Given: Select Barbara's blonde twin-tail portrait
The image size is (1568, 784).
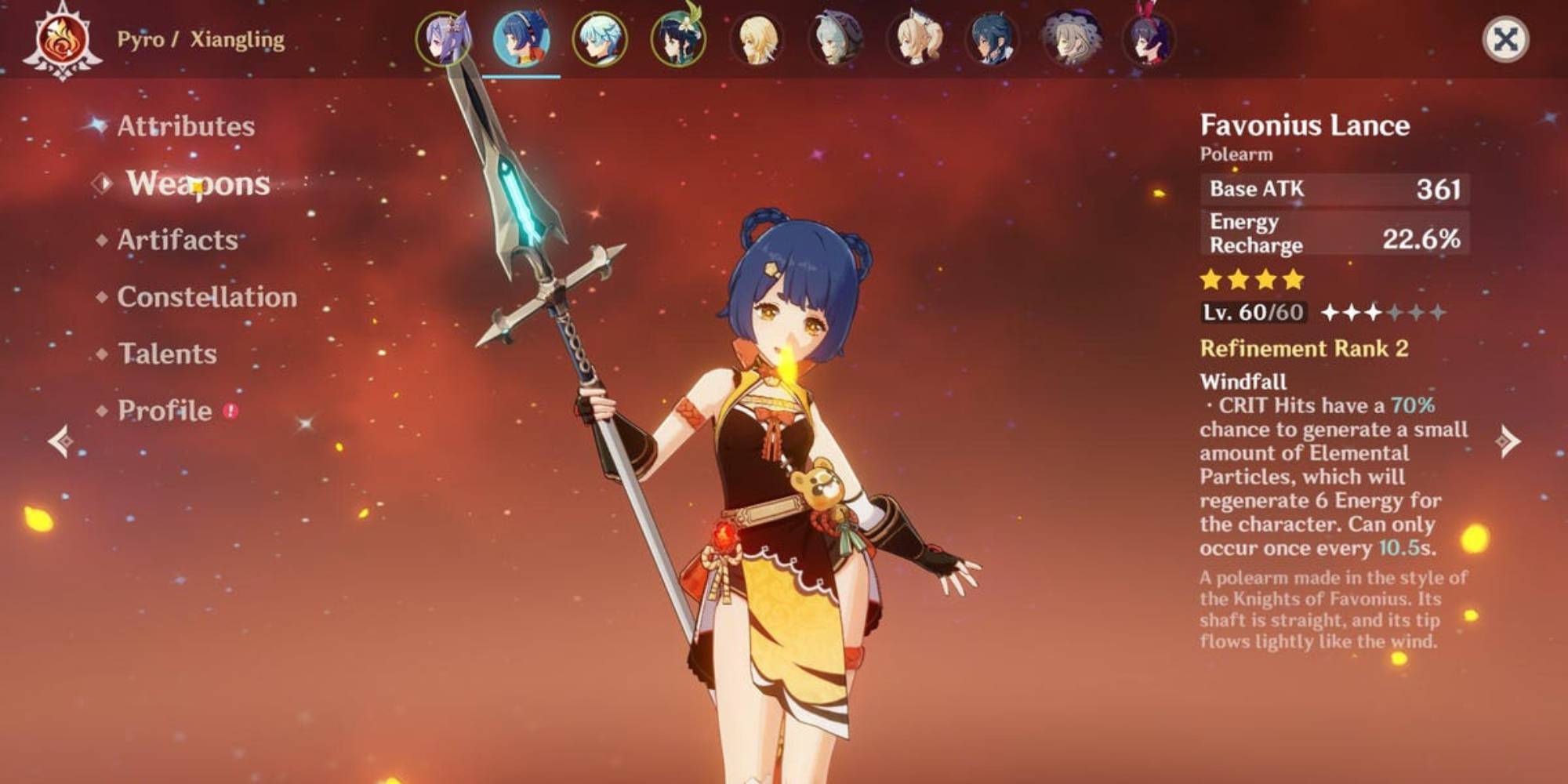Looking at the screenshot, I should coord(914,38).
